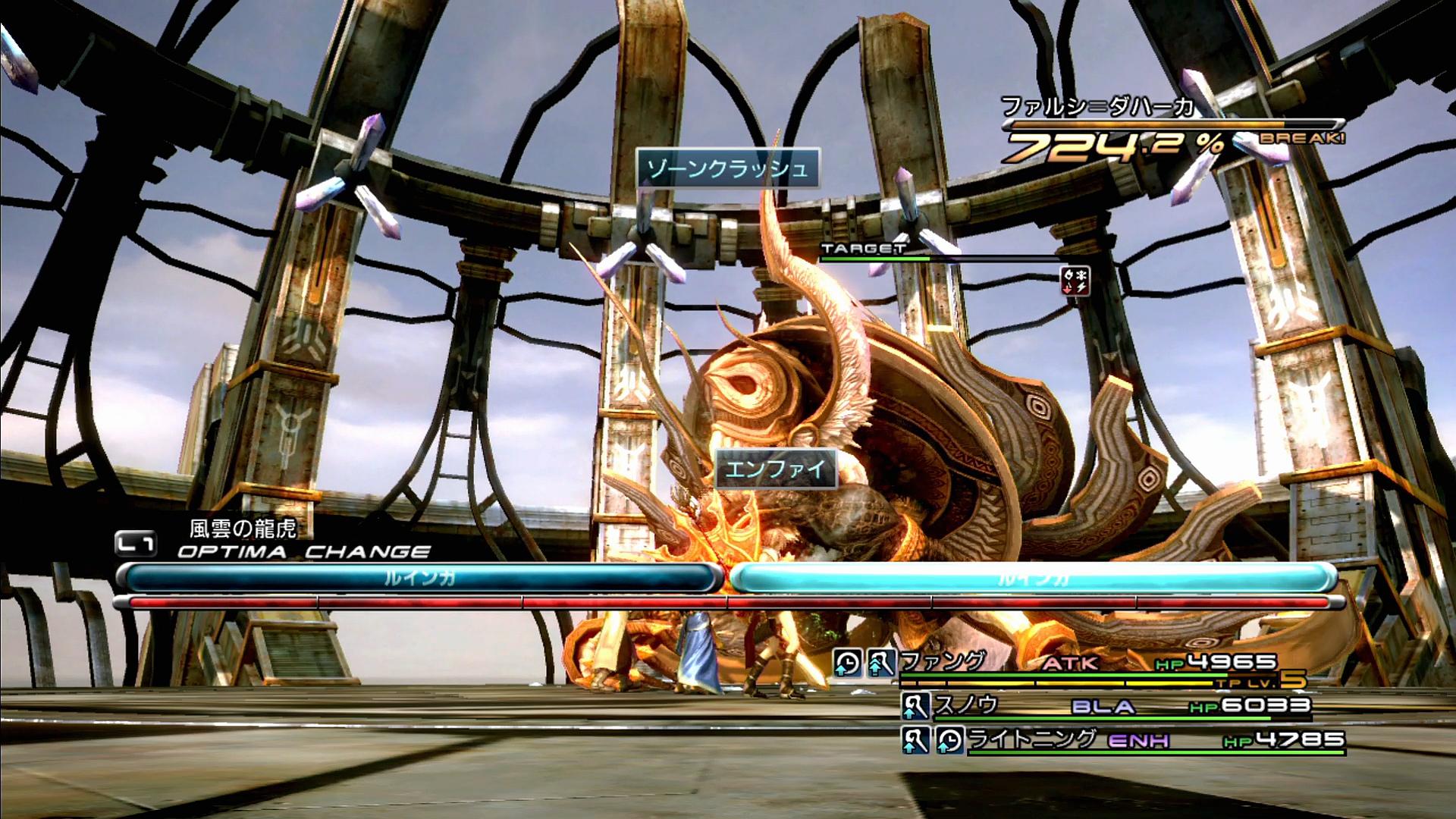Choose party member ファング

[x=944, y=662]
